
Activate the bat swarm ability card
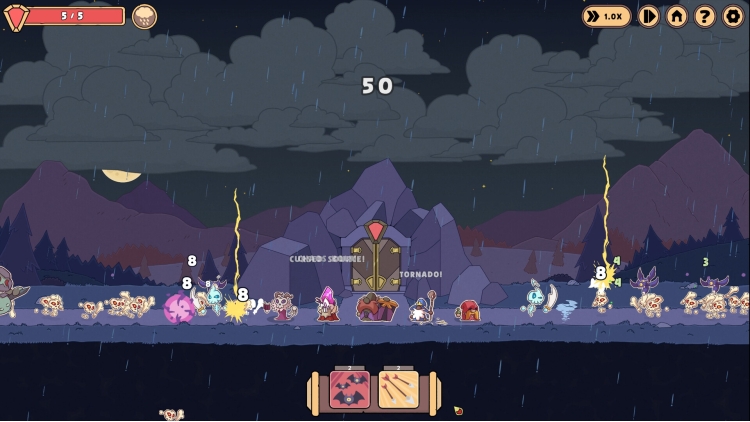pos(350,390)
